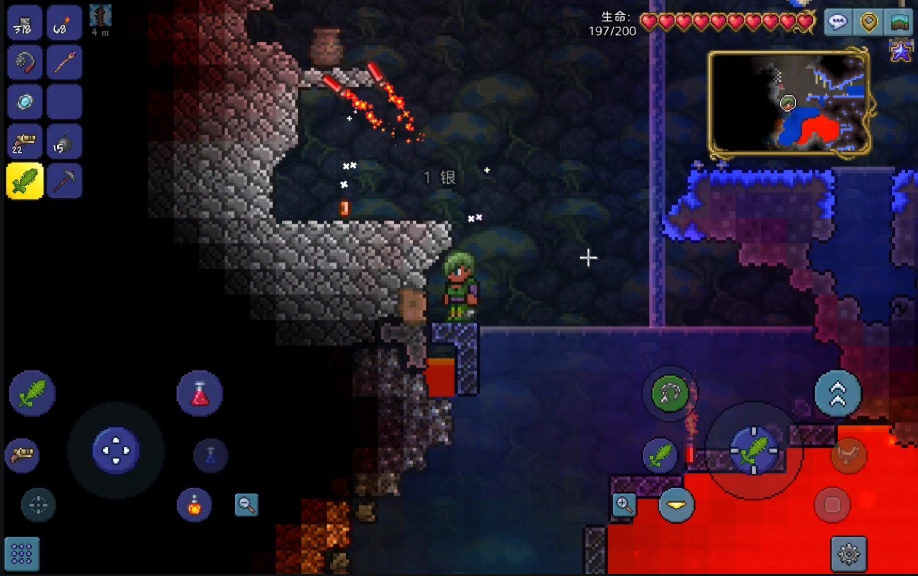Screen dimensions: 918x576
Task: Open the inventory grid button
Action: (x=22, y=553)
